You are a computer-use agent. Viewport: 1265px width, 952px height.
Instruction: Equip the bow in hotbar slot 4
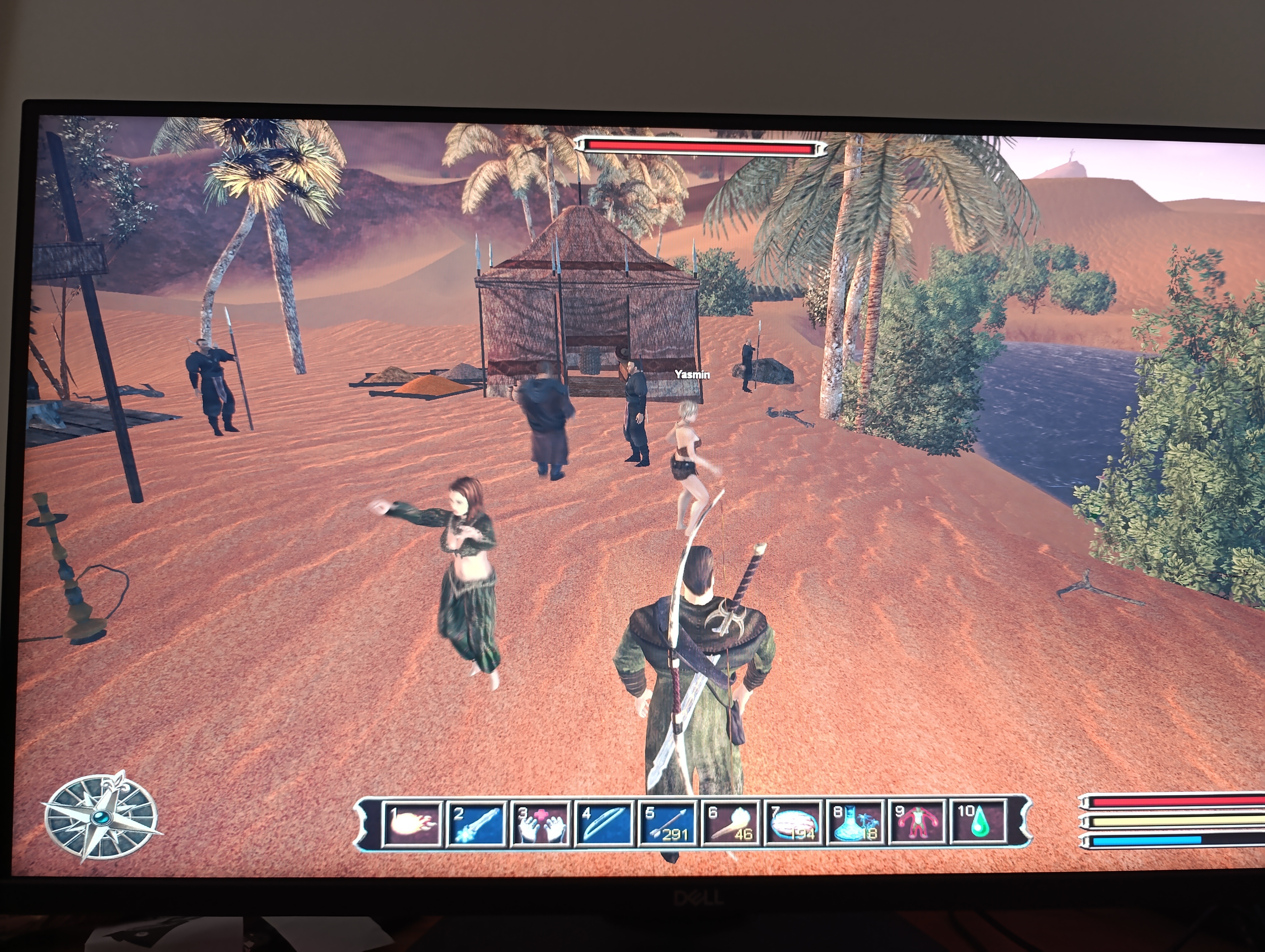(x=603, y=824)
